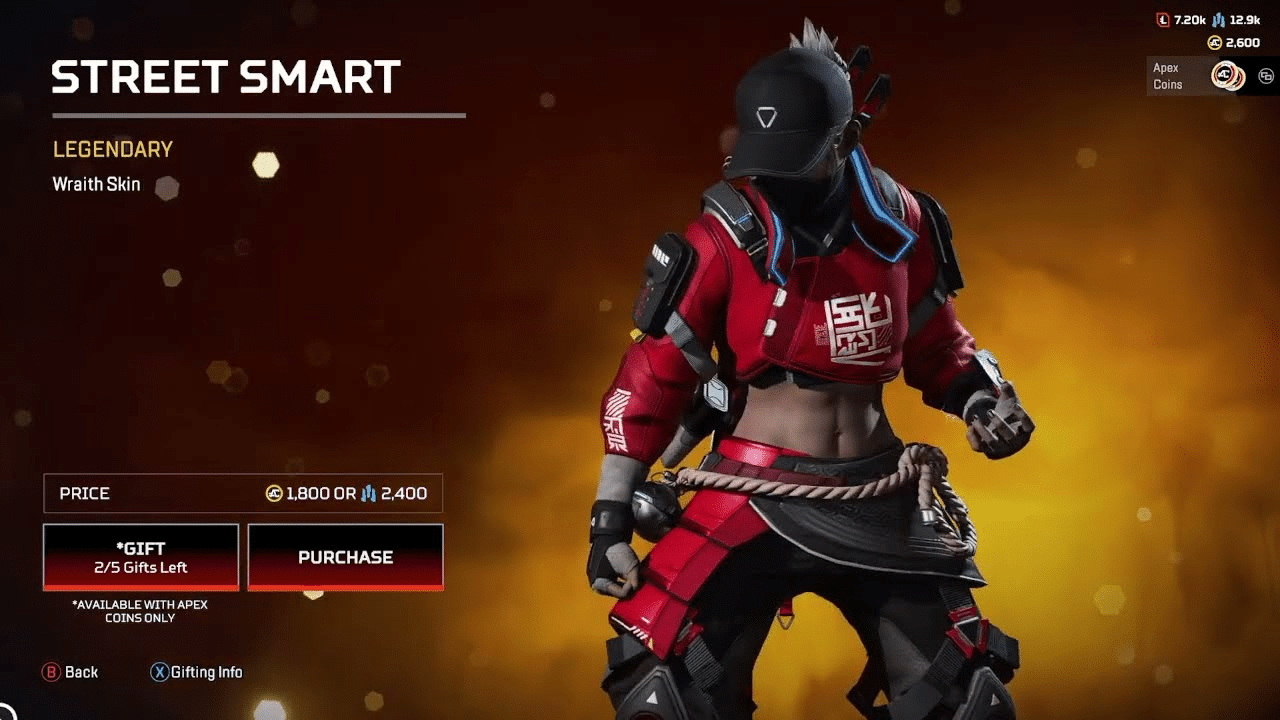Click the Crafting Metals icon showing 12.9k
The height and width of the screenshot is (720, 1280).
(x=1217, y=20)
